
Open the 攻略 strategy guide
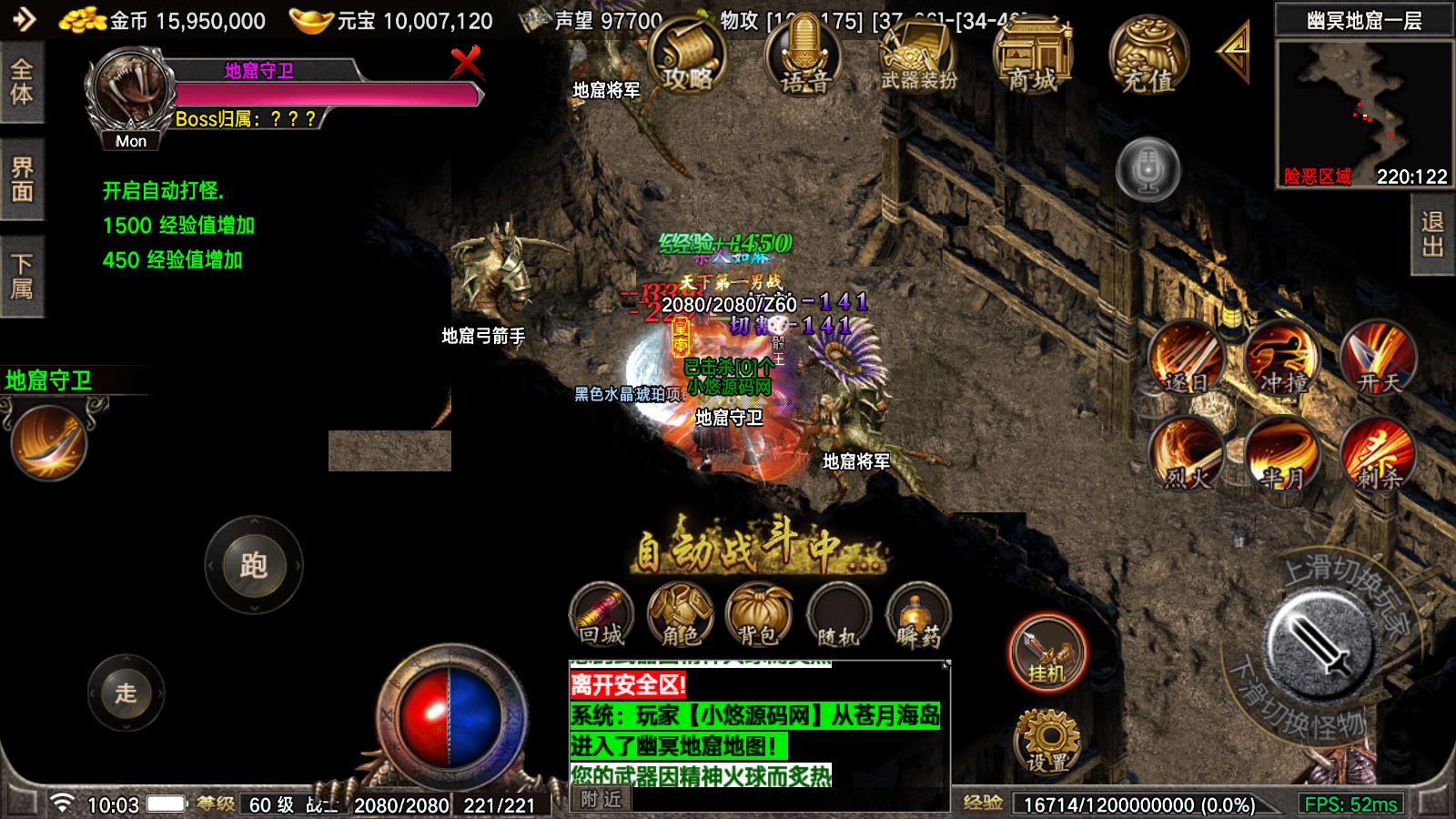[687, 56]
